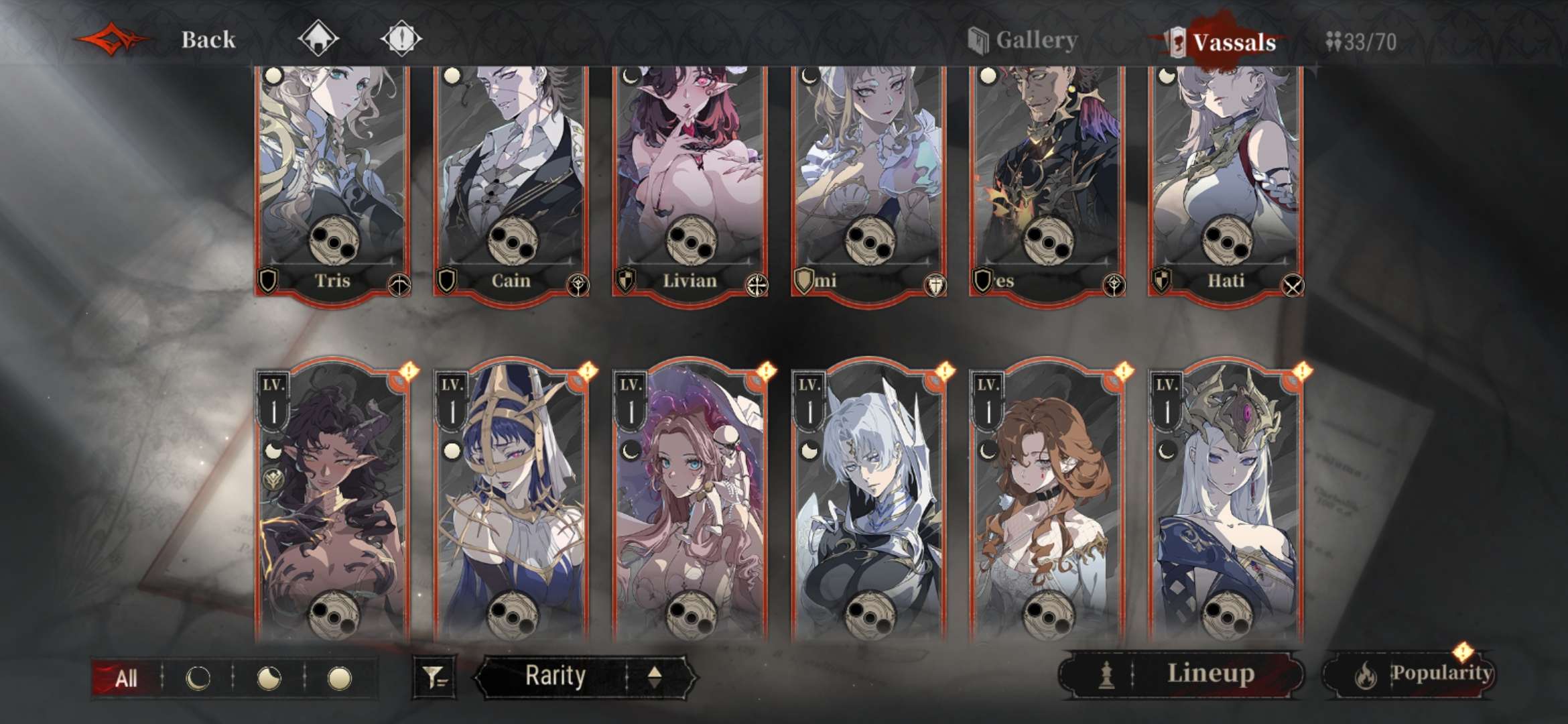Select the Tris vassal card
The height and width of the screenshot is (724, 1568).
coord(333,181)
